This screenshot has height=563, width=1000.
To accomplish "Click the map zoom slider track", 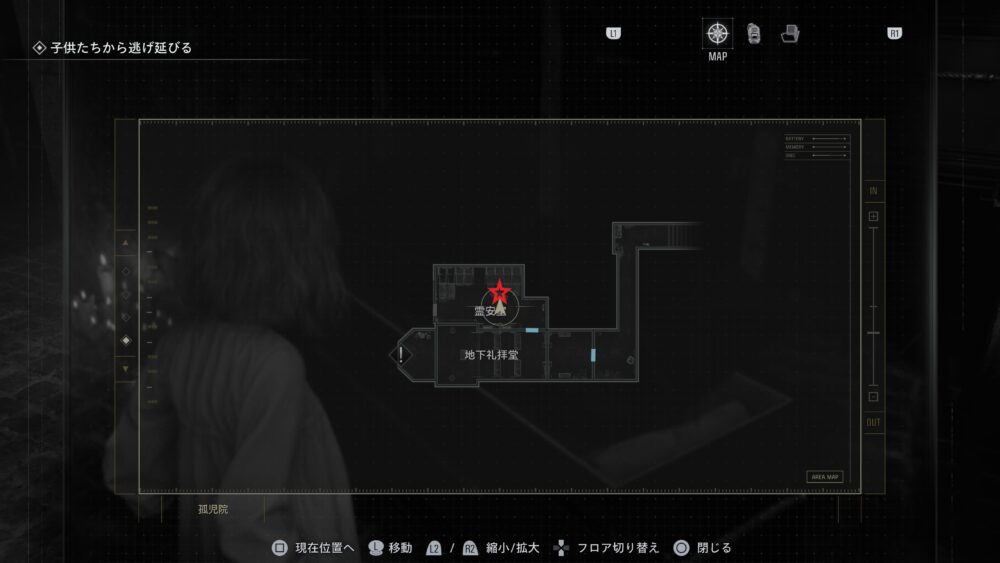I will 873,305.
